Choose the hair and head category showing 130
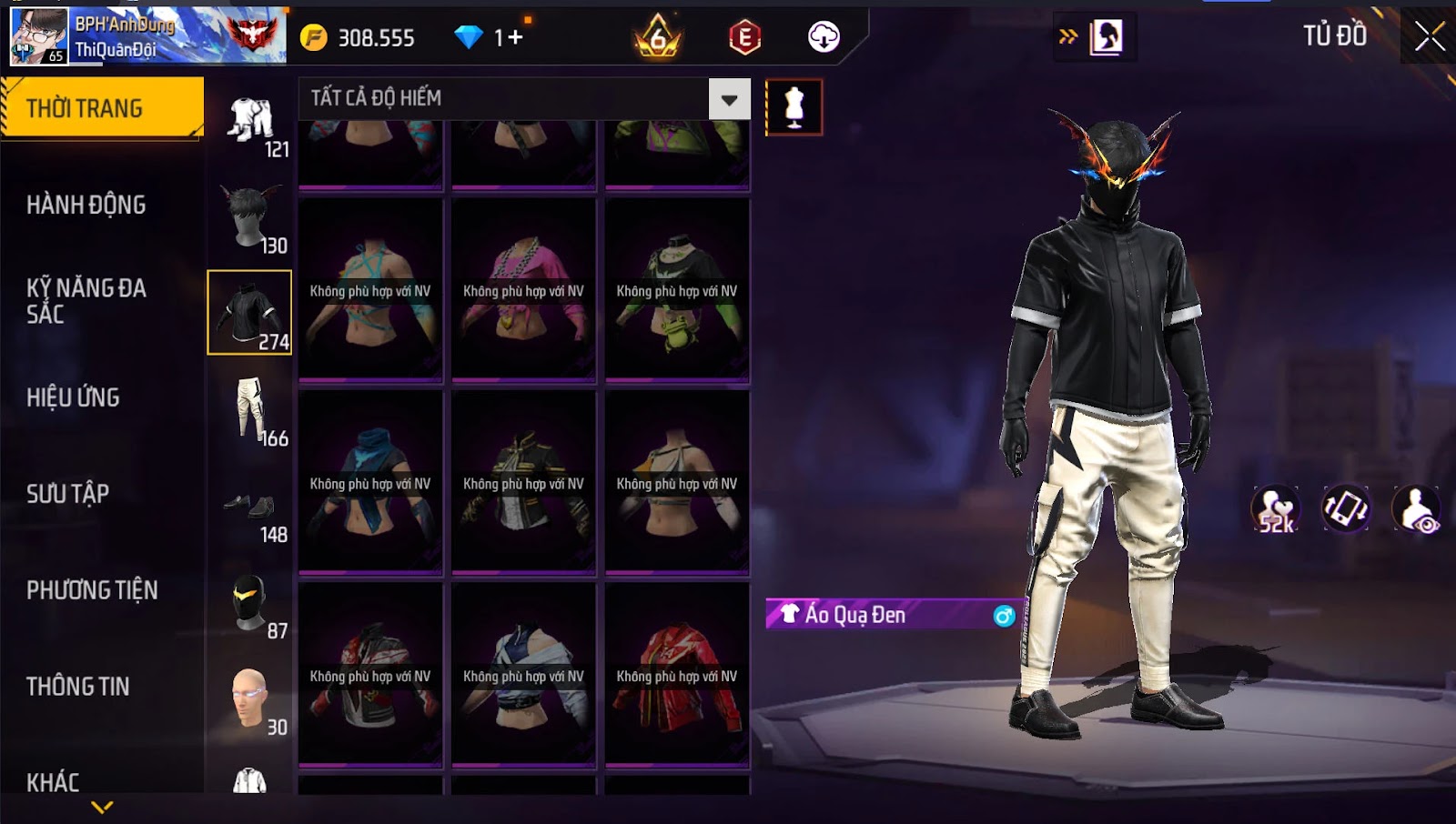The height and width of the screenshot is (824, 1456). point(250,218)
